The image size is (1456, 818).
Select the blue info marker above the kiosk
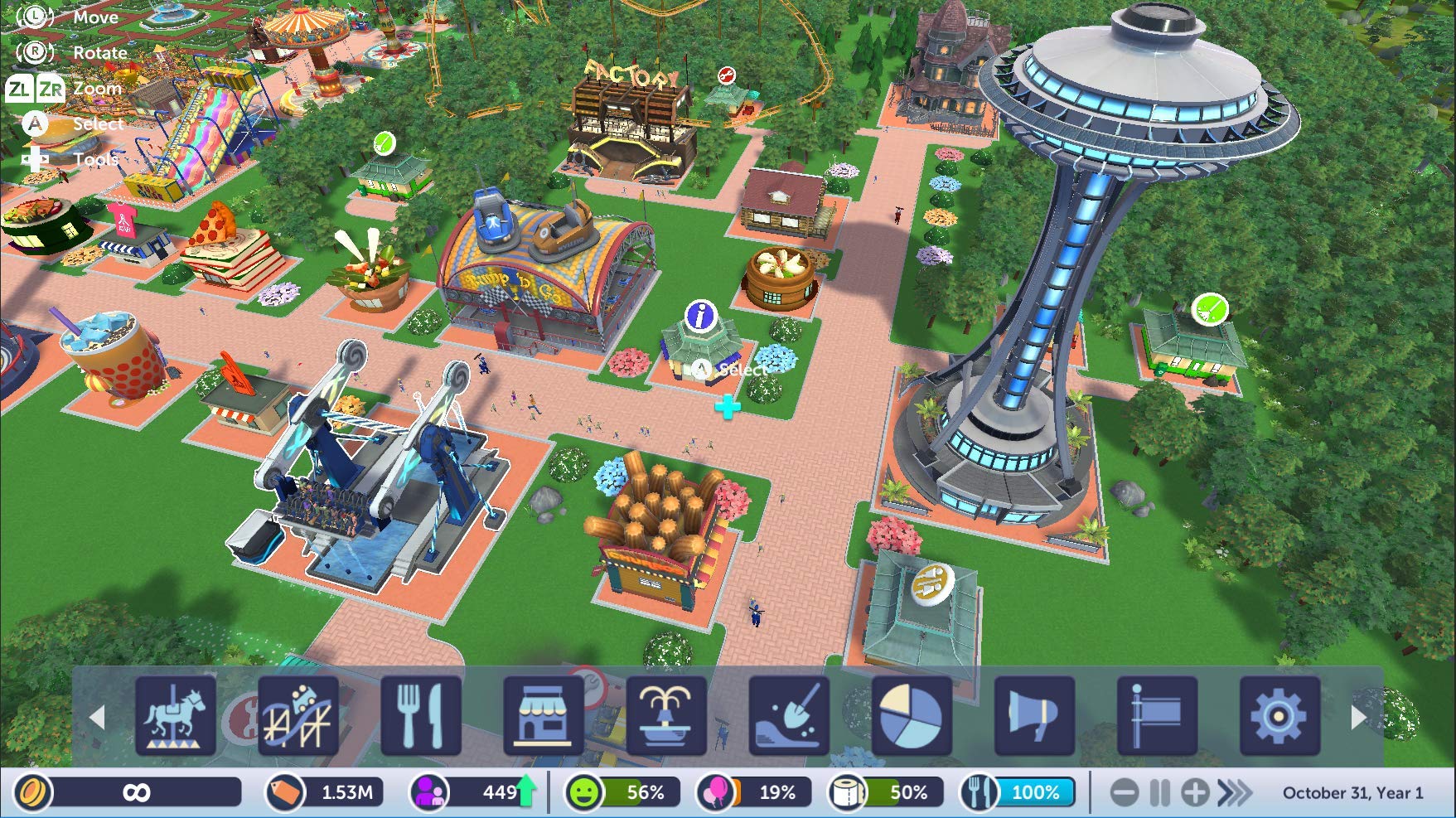(701, 316)
